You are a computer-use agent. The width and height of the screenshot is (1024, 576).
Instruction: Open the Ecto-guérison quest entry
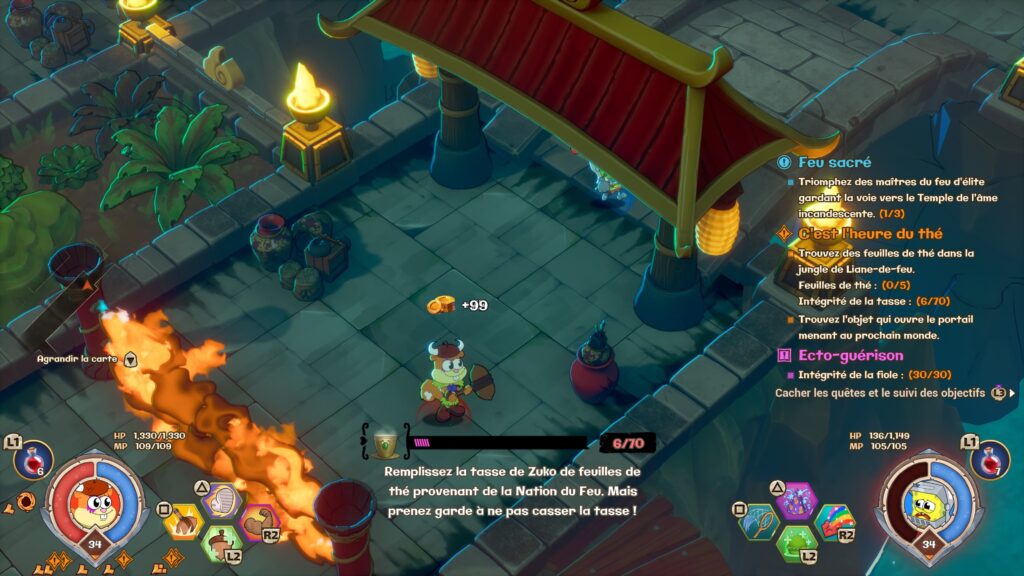(x=850, y=355)
